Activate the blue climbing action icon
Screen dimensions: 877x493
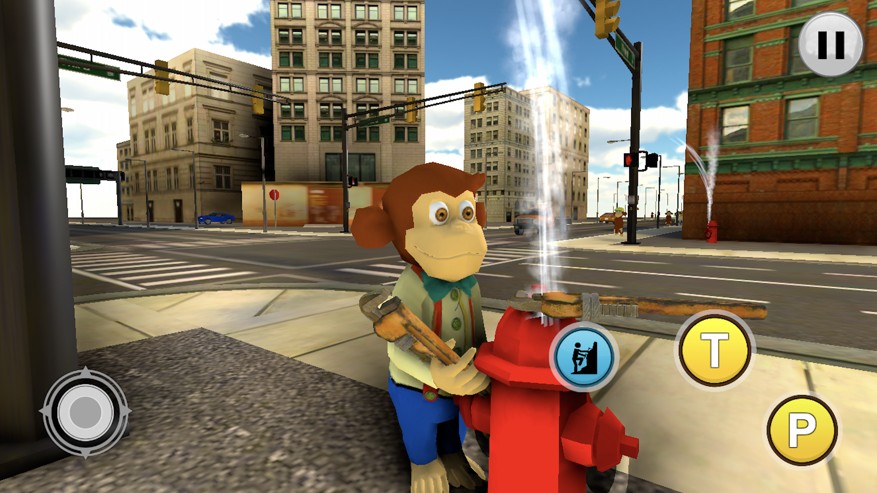pyautogui.click(x=584, y=356)
